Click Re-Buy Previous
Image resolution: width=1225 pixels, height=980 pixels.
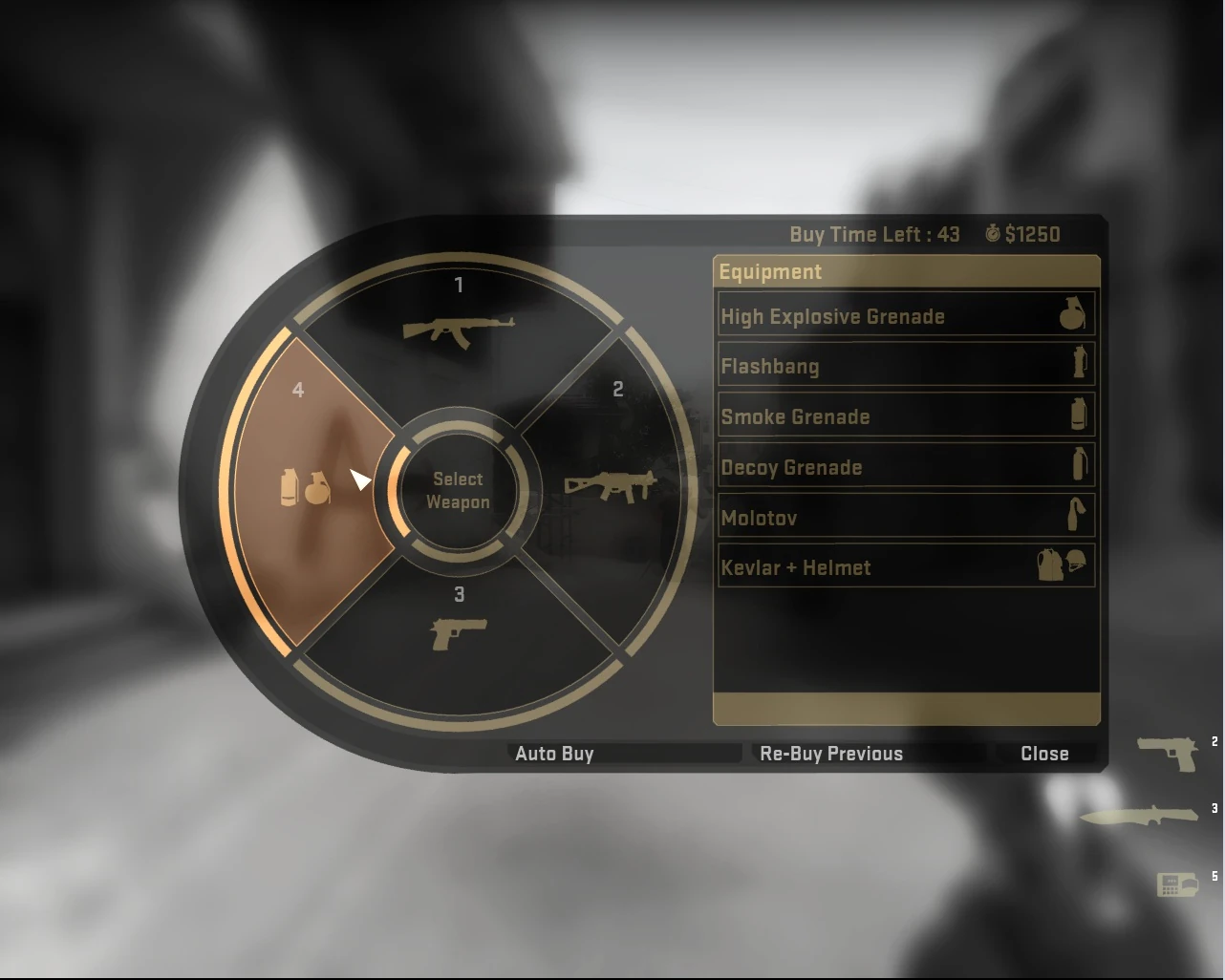[x=830, y=753]
